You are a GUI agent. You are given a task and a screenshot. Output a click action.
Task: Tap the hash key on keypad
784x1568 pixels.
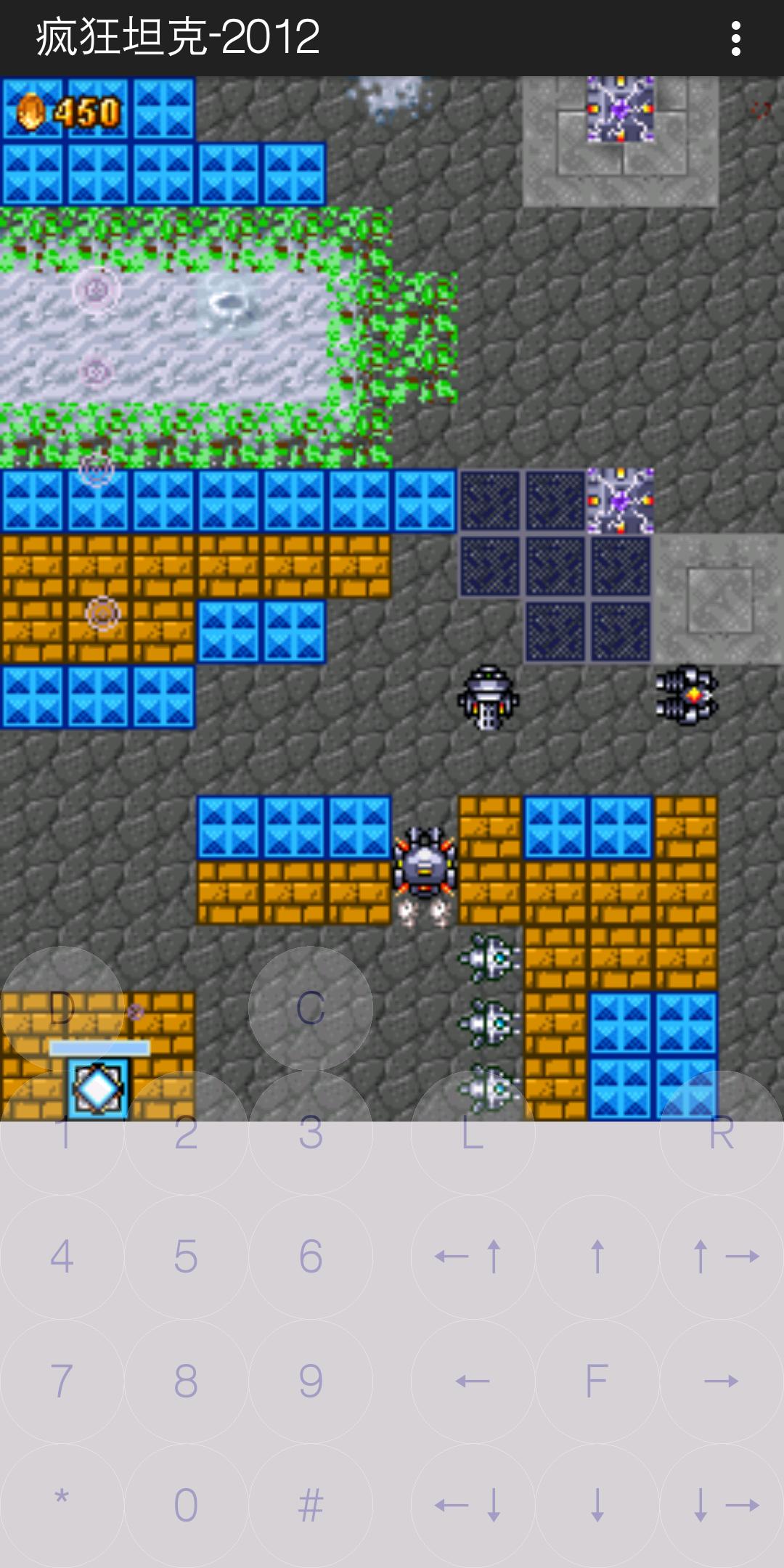click(x=311, y=1505)
